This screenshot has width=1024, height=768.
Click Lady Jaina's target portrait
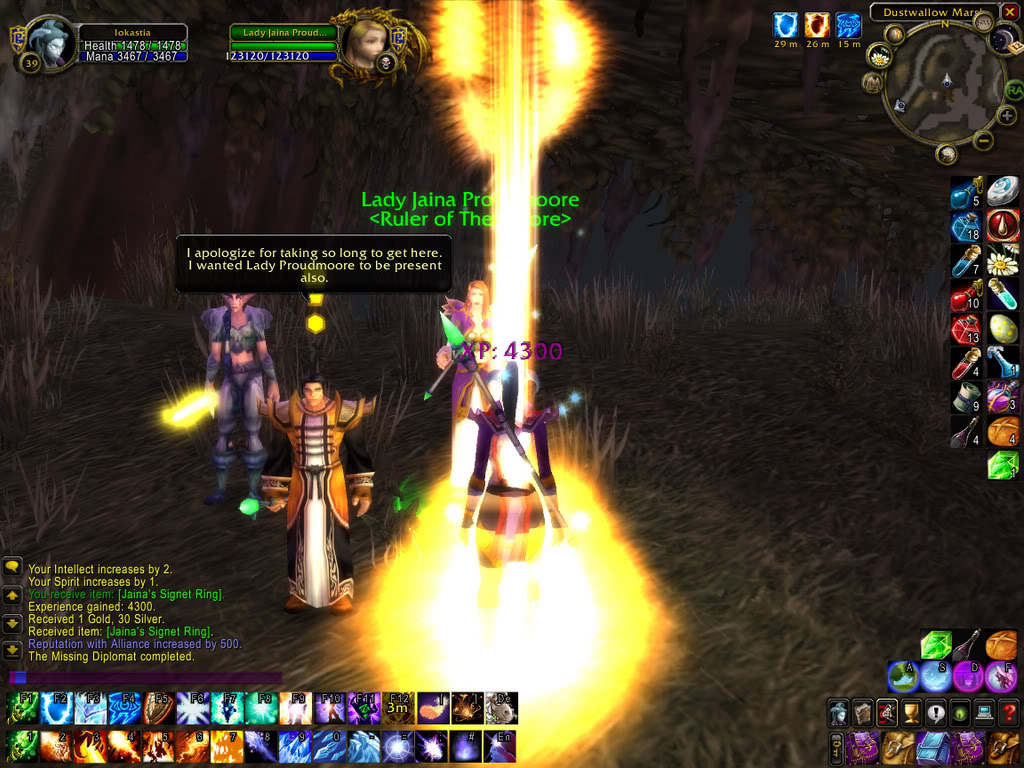click(x=365, y=42)
